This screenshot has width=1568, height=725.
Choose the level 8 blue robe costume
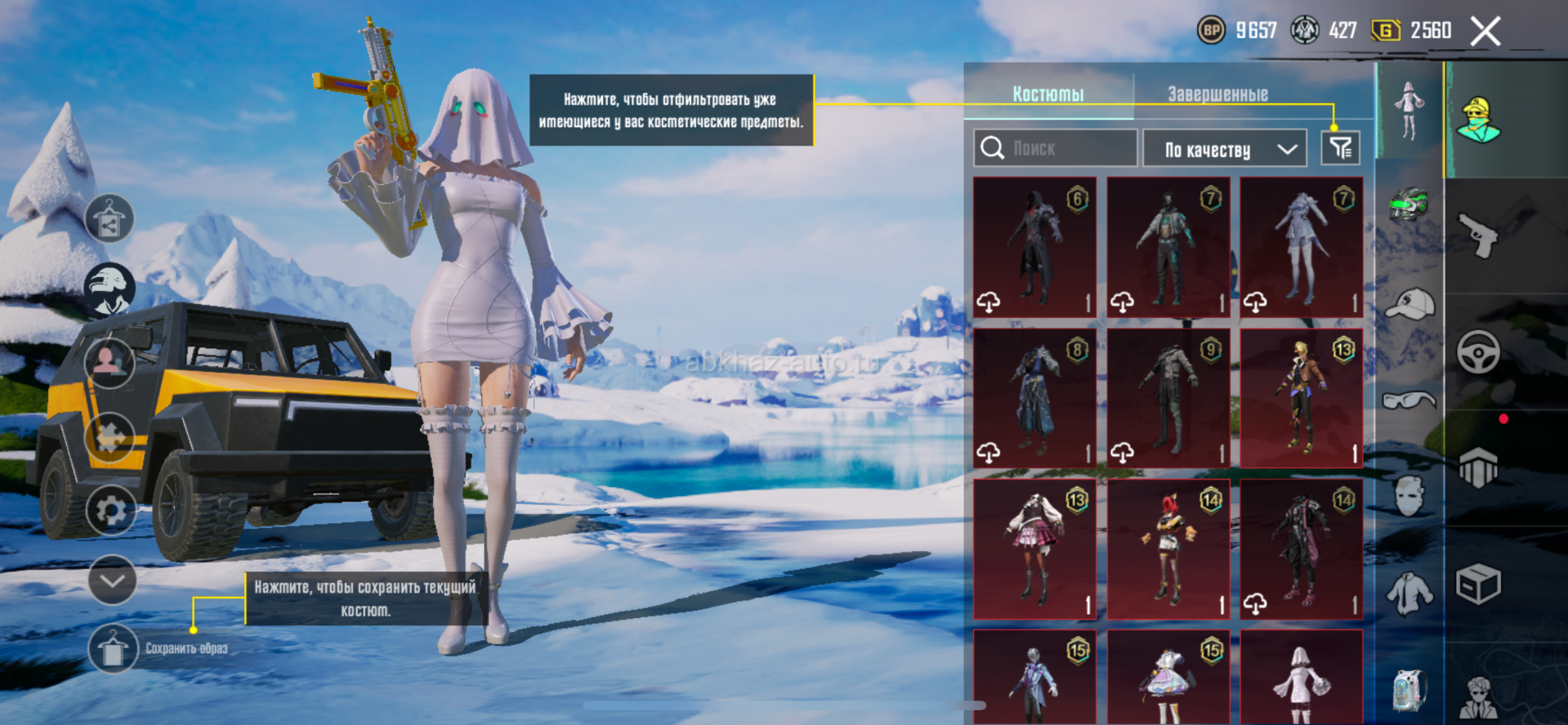(x=1034, y=398)
